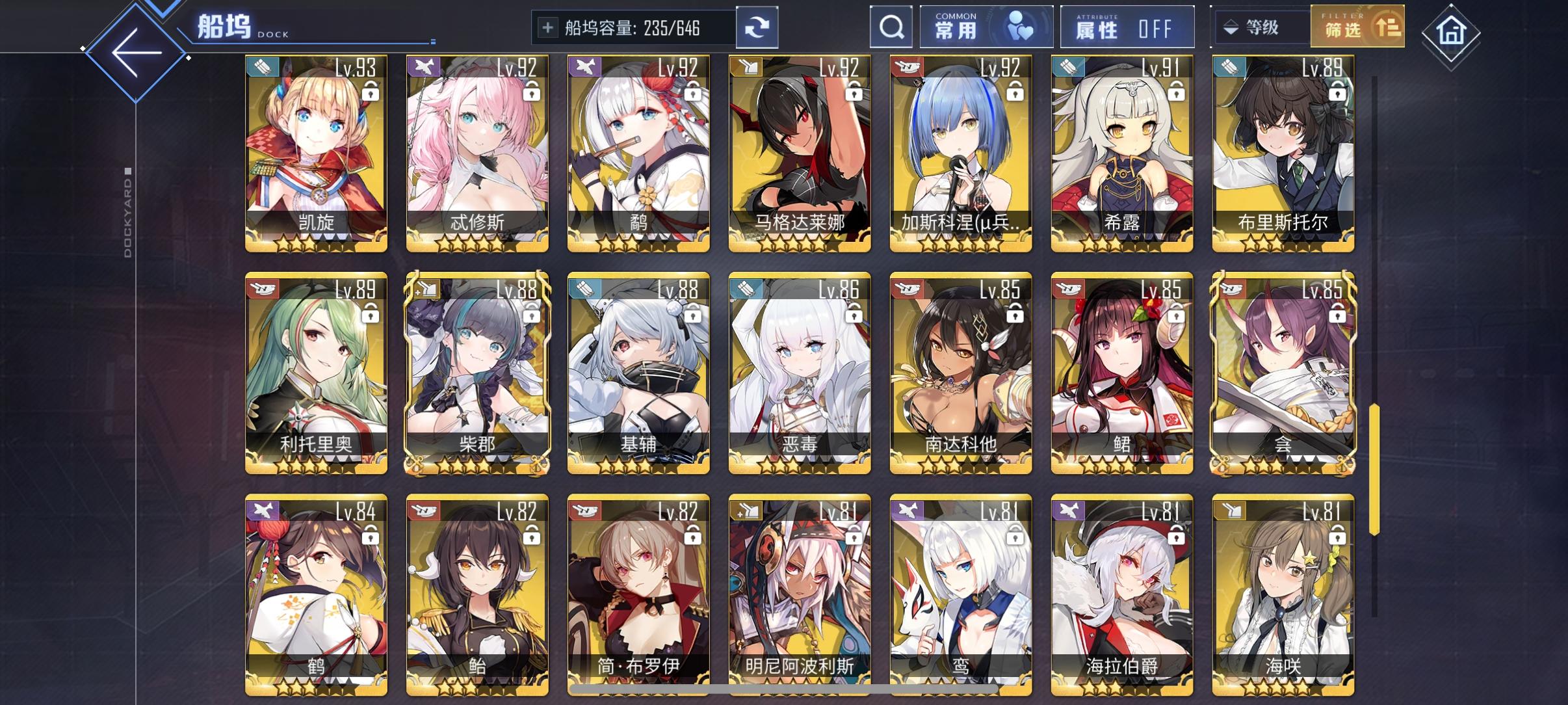Open the search magnifier tool

[891, 27]
